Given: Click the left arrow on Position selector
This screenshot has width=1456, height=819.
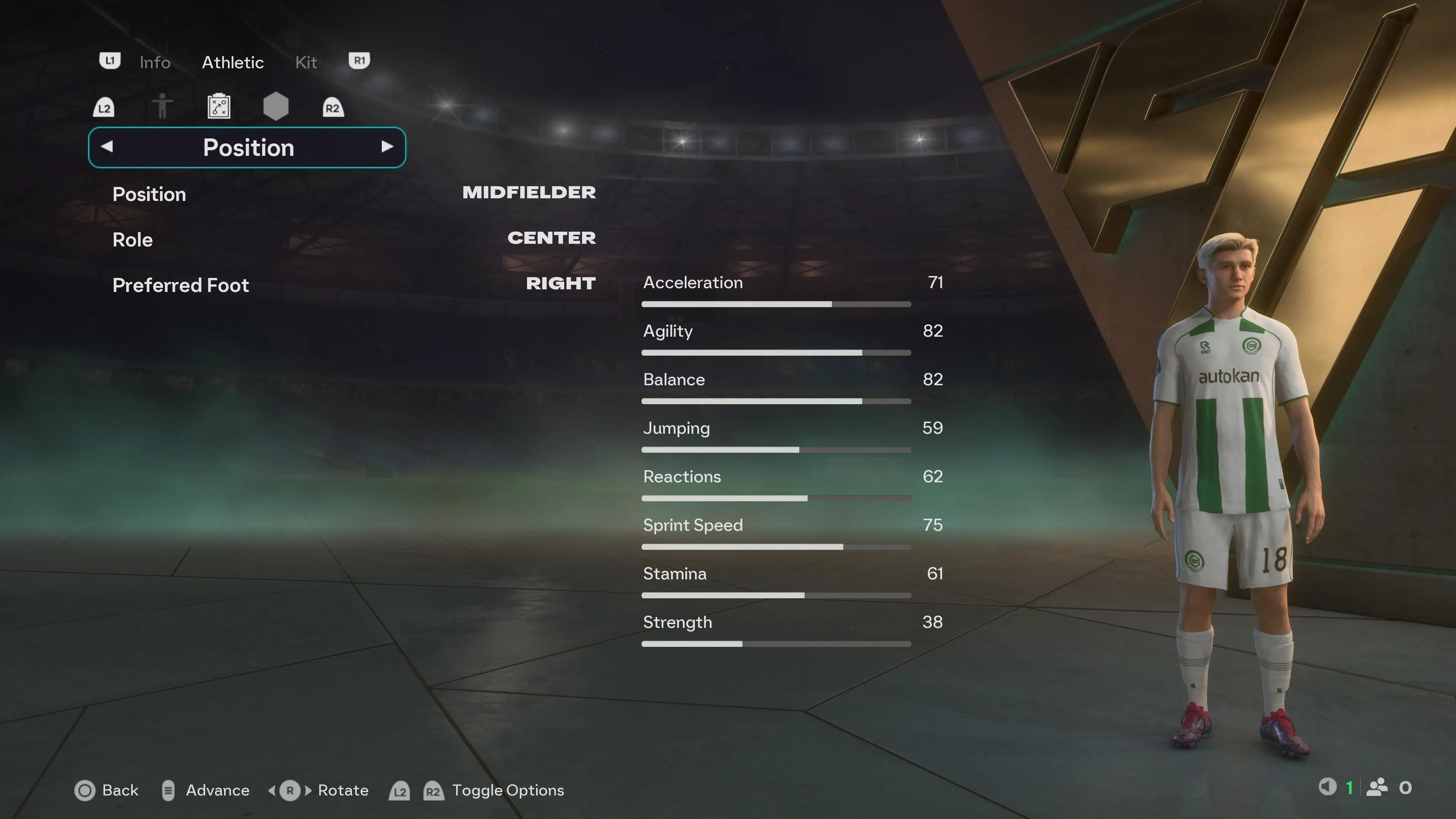Looking at the screenshot, I should click(107, 147).
